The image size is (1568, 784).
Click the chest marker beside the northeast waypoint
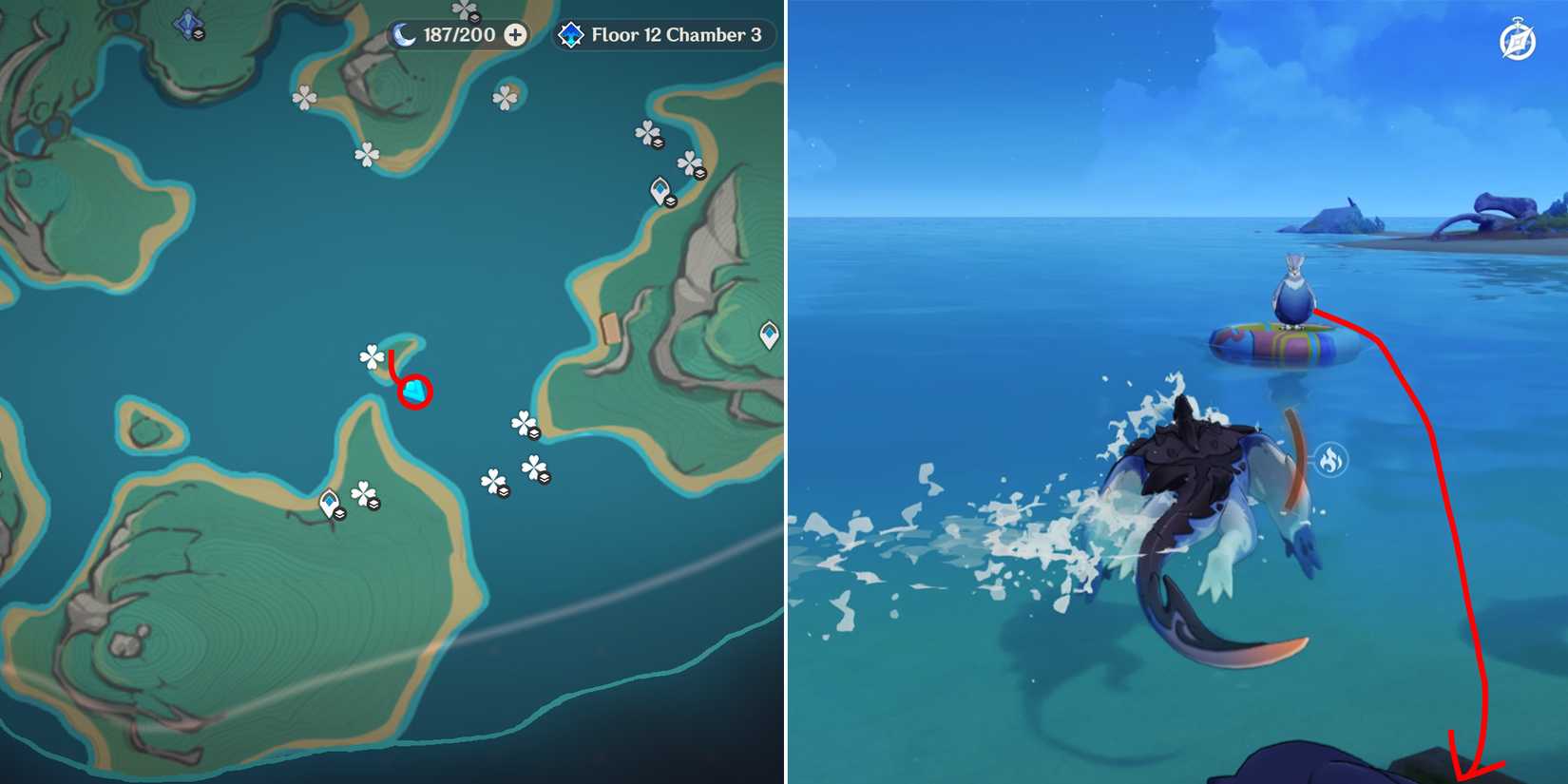click(672, 203)
